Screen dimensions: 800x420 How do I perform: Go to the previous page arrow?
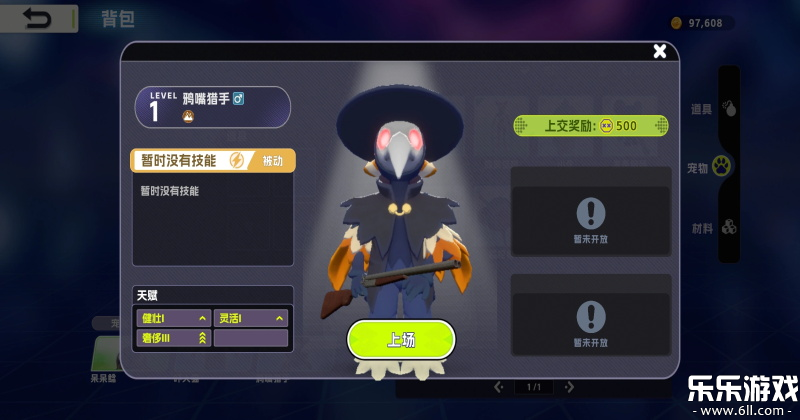pos(498,387)
